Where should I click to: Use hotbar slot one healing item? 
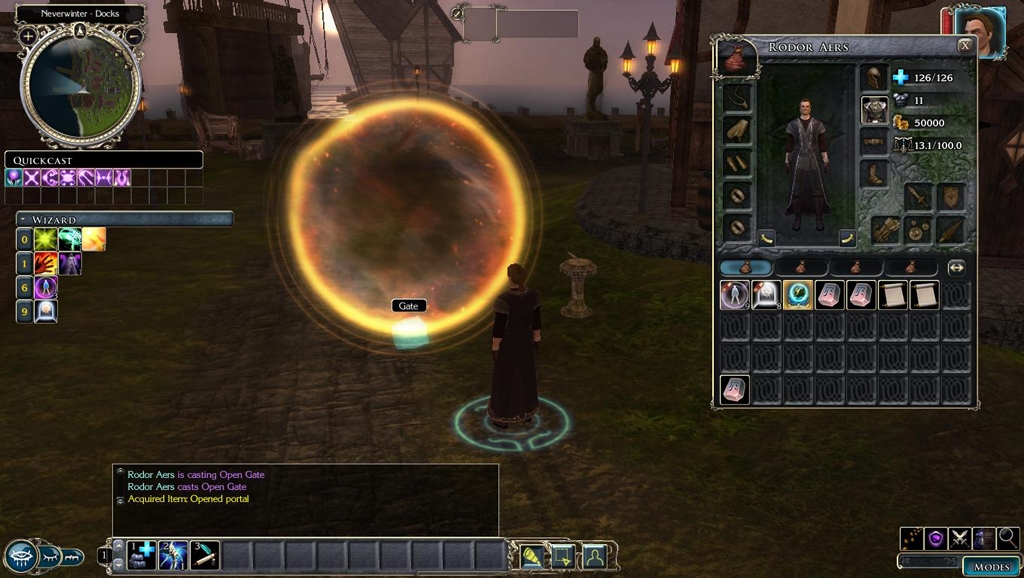[x=141, y=554]
